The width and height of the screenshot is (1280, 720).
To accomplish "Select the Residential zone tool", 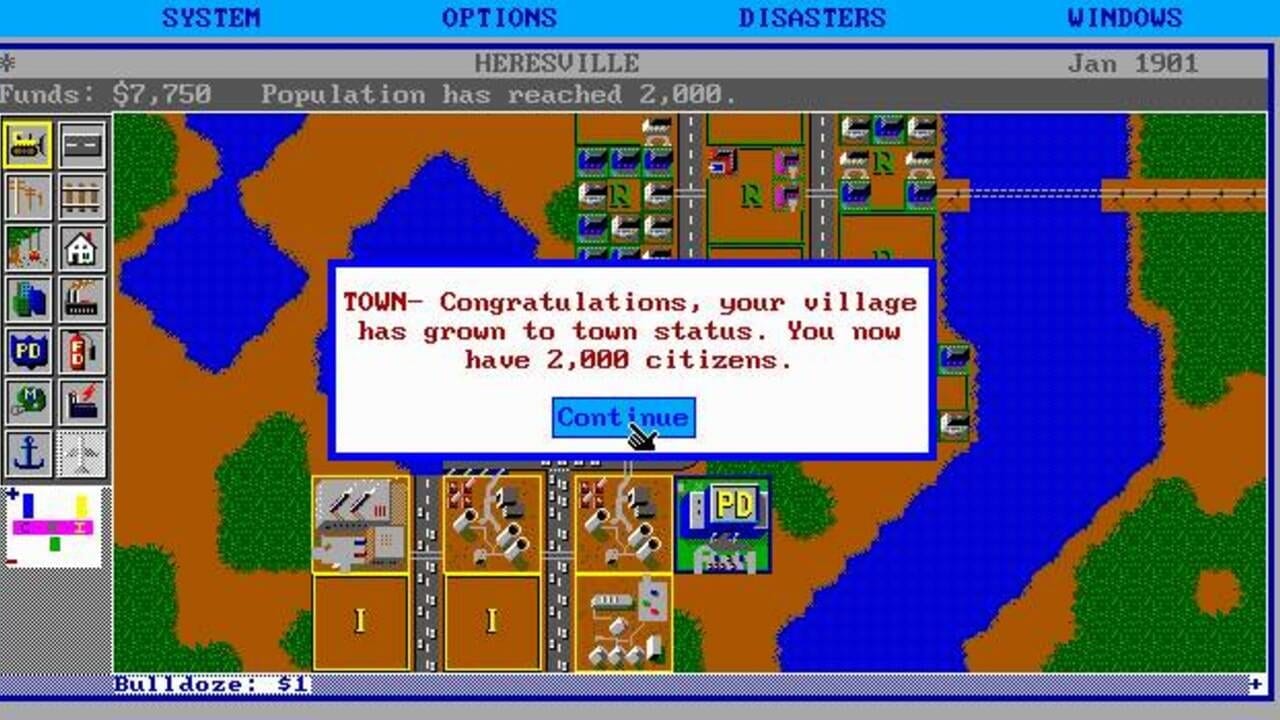I will point(82,247).
